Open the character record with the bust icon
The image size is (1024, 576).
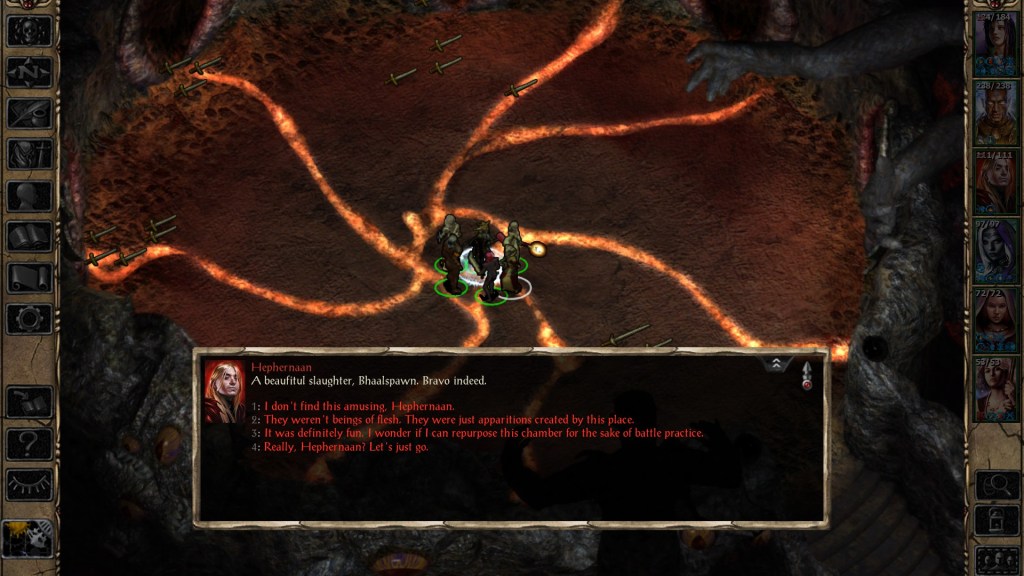click(29, 196)
